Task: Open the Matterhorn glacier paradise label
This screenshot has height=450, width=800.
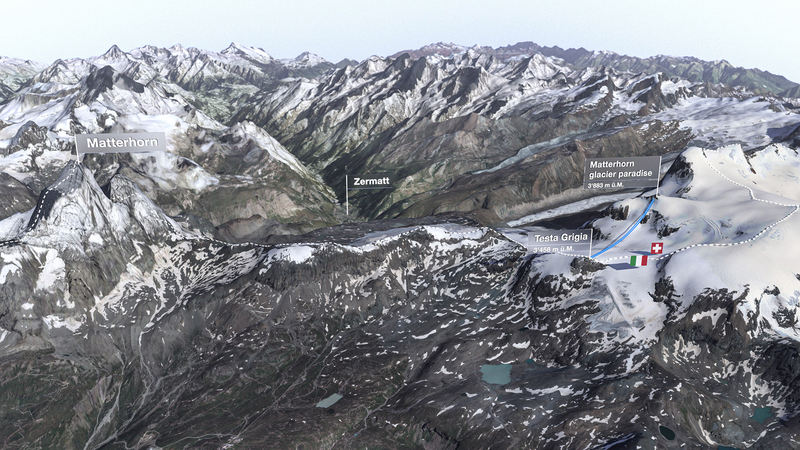Action: pyautogui.click(x=622, y=172)
